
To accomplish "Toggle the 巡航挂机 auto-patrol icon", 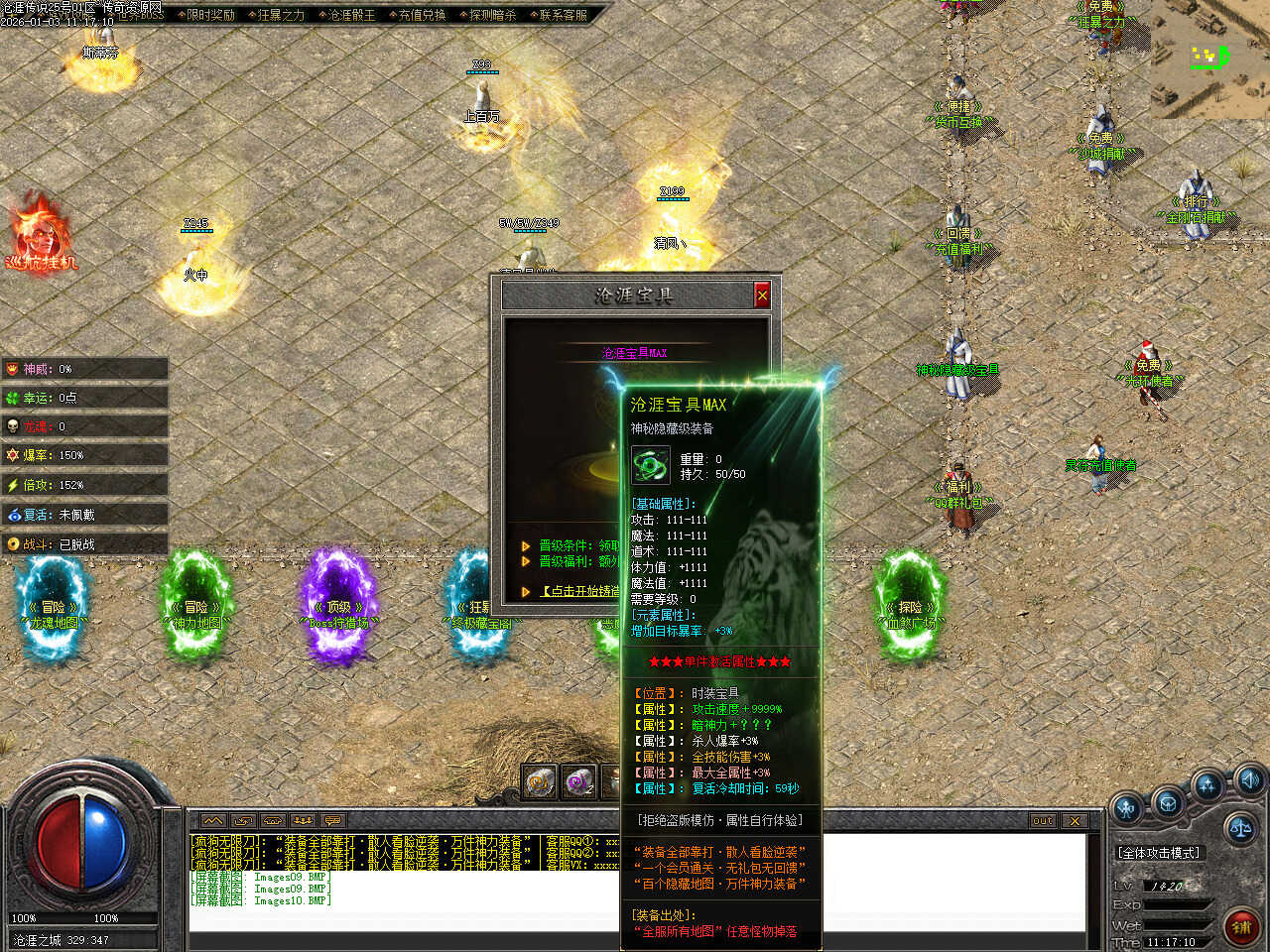I will point(40,233).
